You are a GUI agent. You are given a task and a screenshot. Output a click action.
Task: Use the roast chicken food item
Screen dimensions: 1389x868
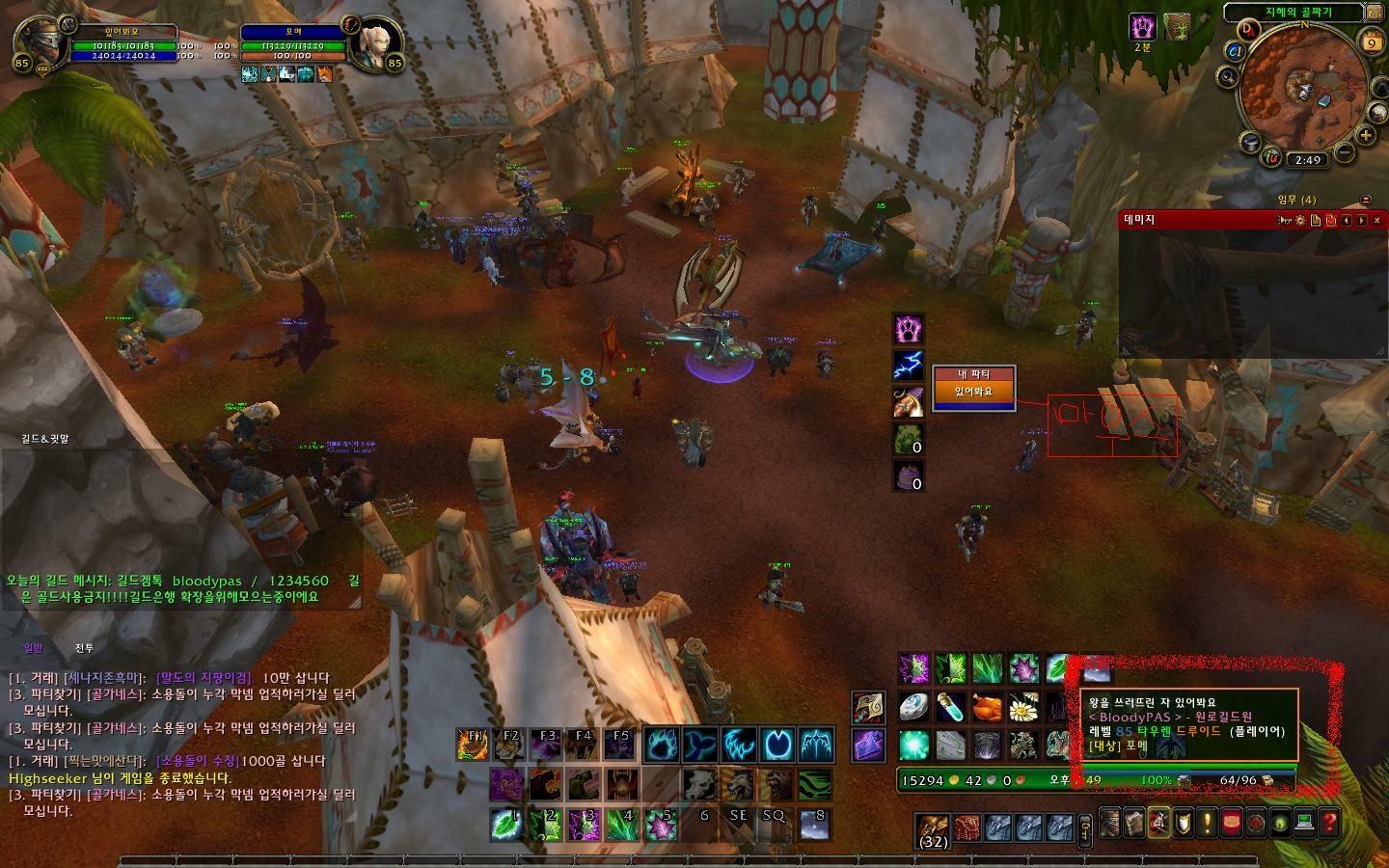[x=988, y=707]
